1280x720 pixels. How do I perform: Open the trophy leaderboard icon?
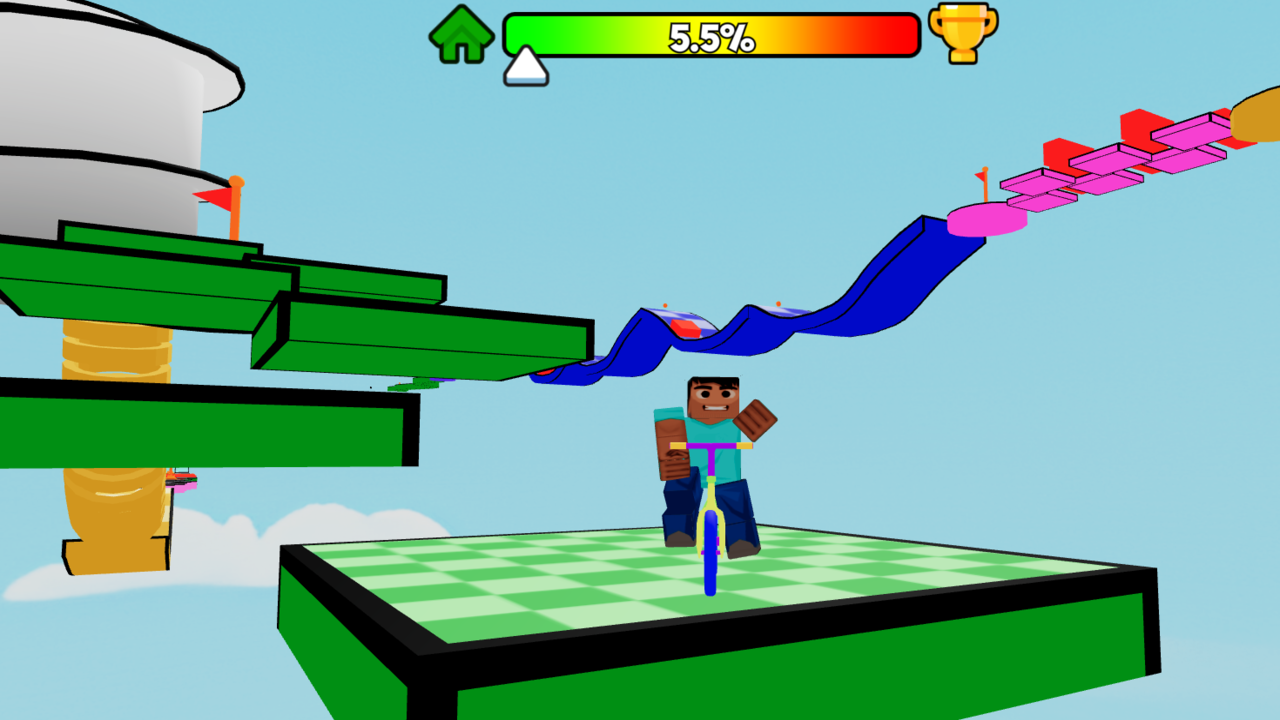[x=961, y=34]
